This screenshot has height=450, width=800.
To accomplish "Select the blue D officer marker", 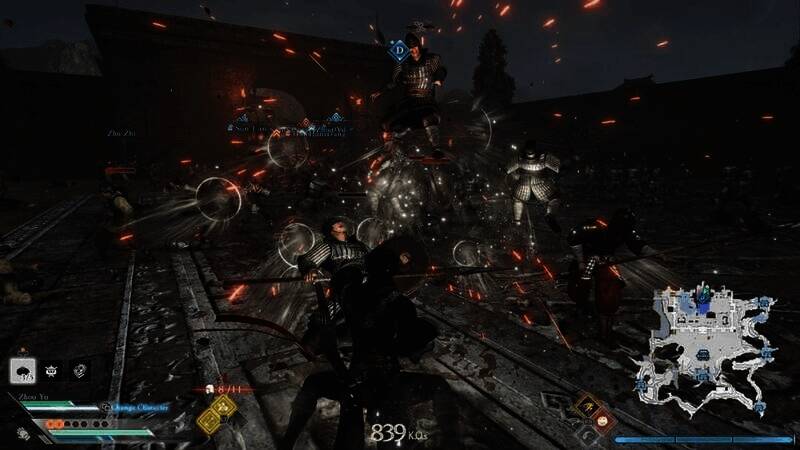I will pyautogui.click(x=399, y=49).
